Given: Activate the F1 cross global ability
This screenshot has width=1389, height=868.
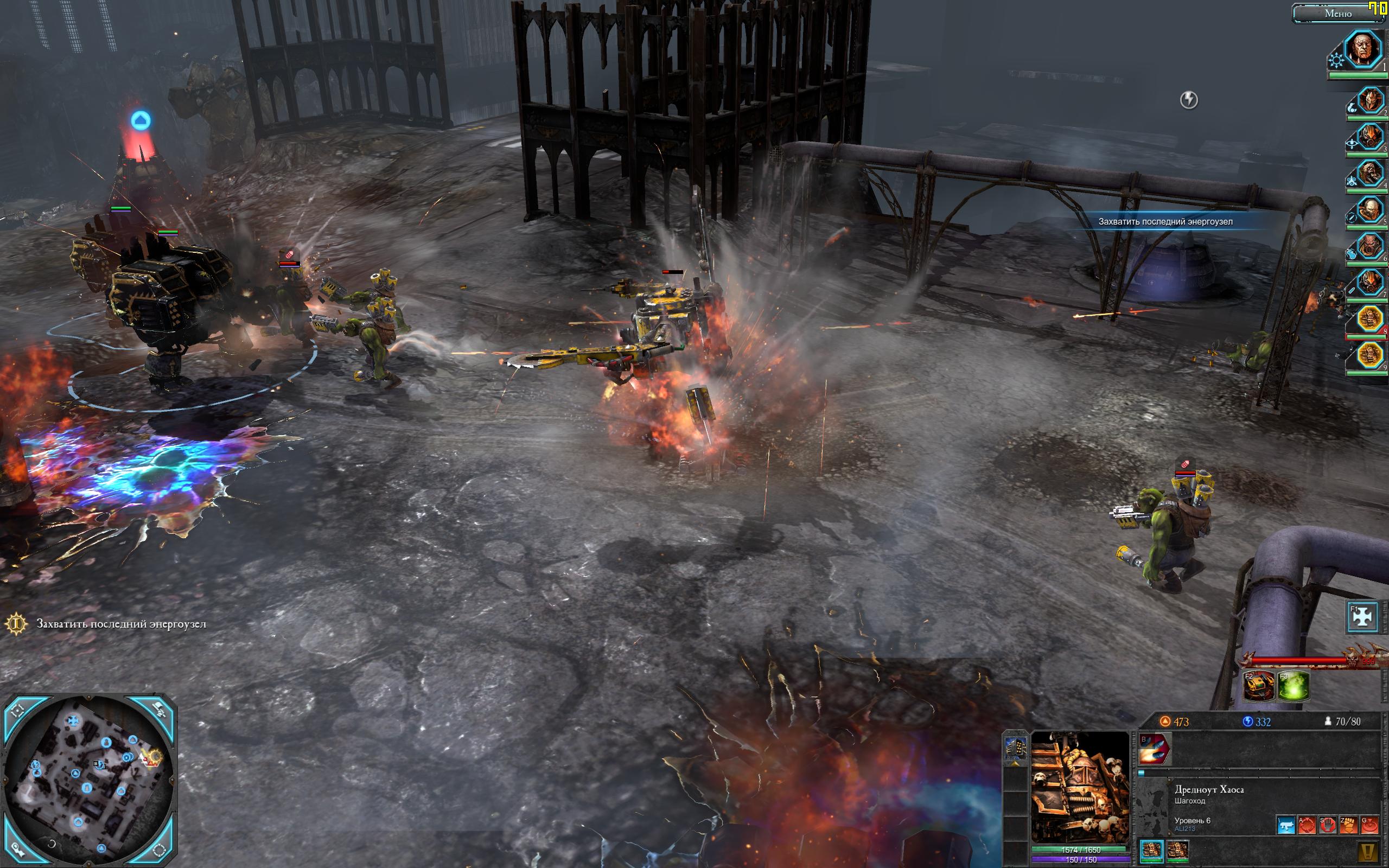Looking at the screenshot, I should coord(1362,616).
